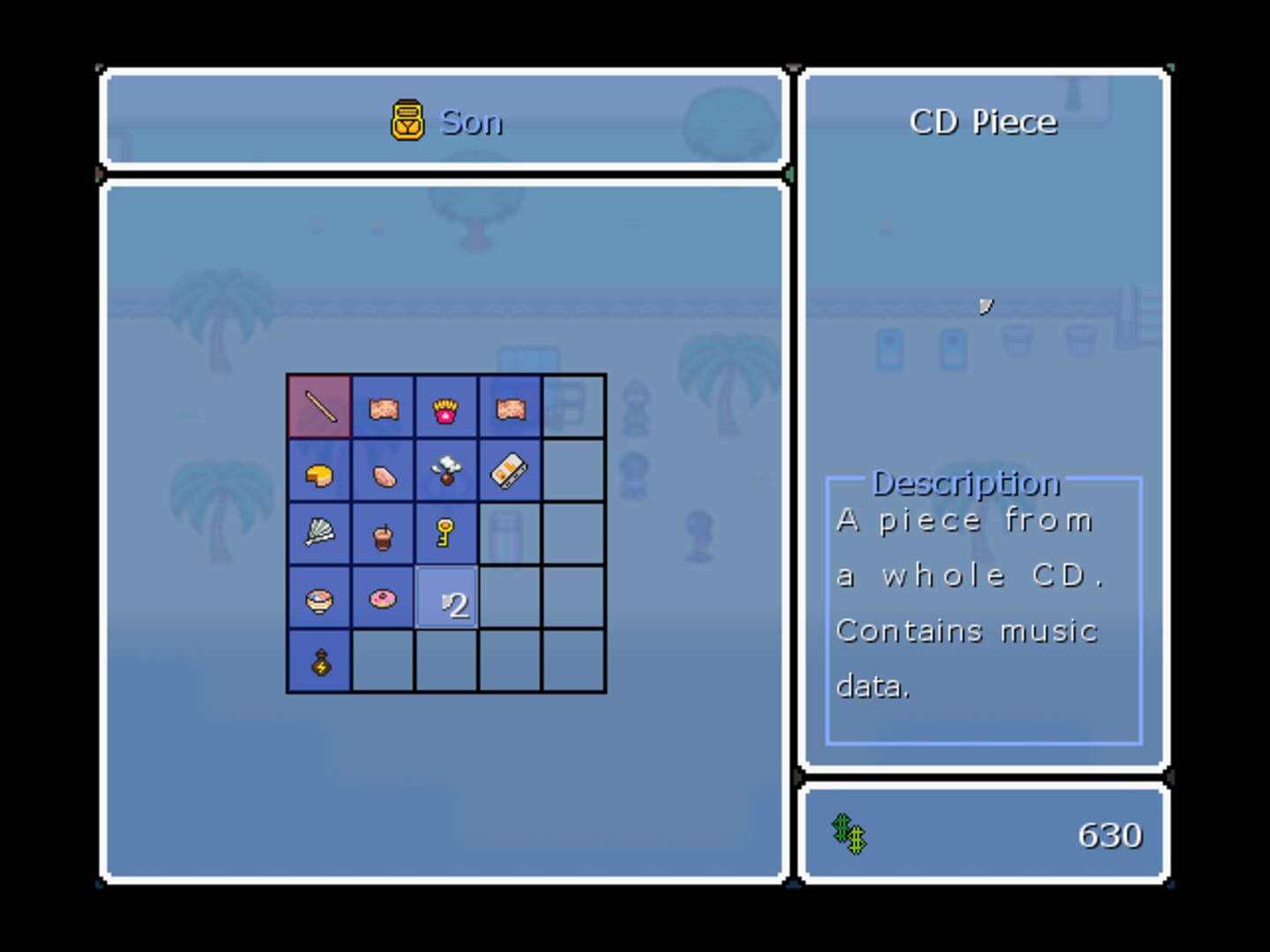Select the ticket item beside the sprout
The image size is (1270, 952).
(510, 471)
